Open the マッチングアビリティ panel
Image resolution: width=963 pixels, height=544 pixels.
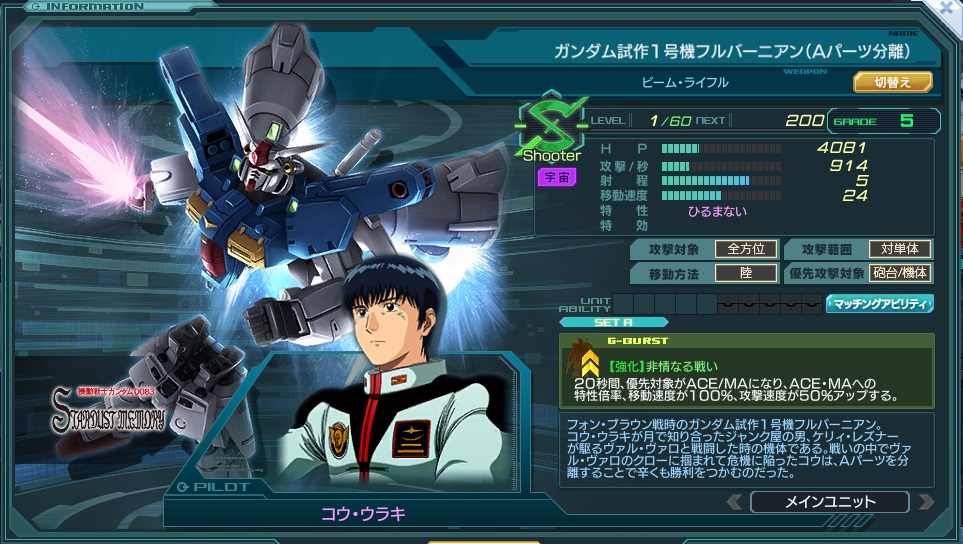coord(879,304)
